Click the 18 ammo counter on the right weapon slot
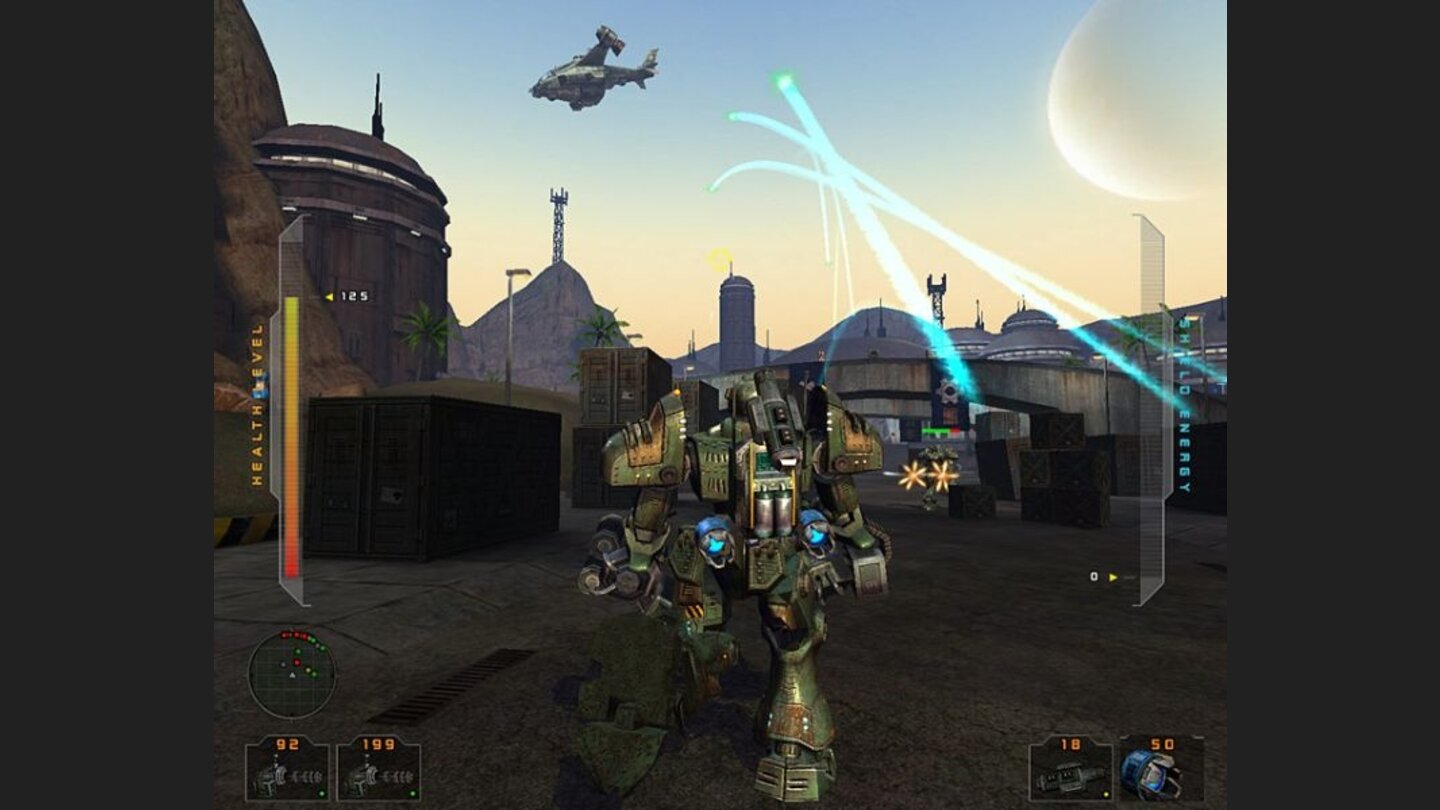 1070,744
